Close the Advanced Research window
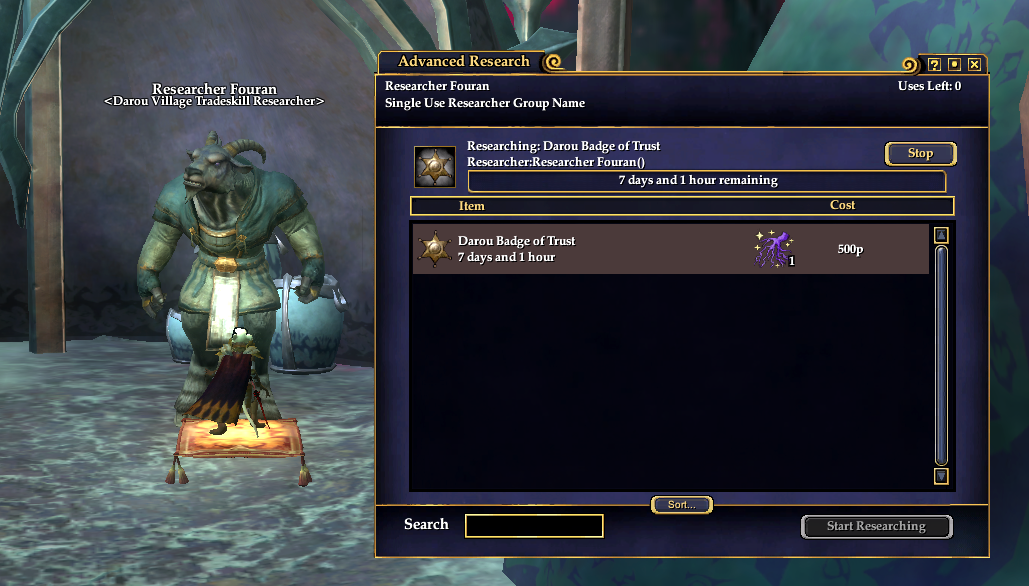Viewport: 1029px width, 586px height. (974, 64)
